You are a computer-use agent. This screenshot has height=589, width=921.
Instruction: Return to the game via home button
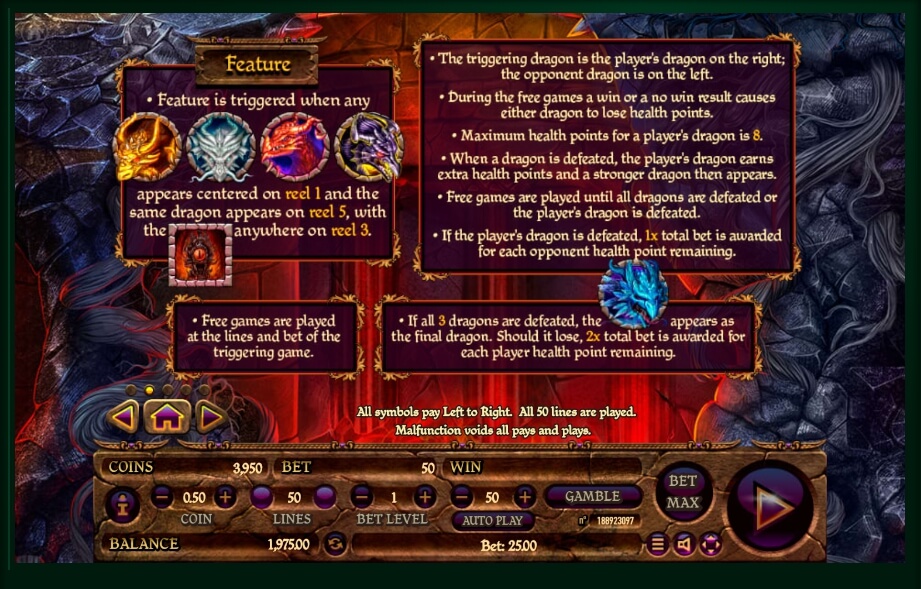[x=166, y=417]
